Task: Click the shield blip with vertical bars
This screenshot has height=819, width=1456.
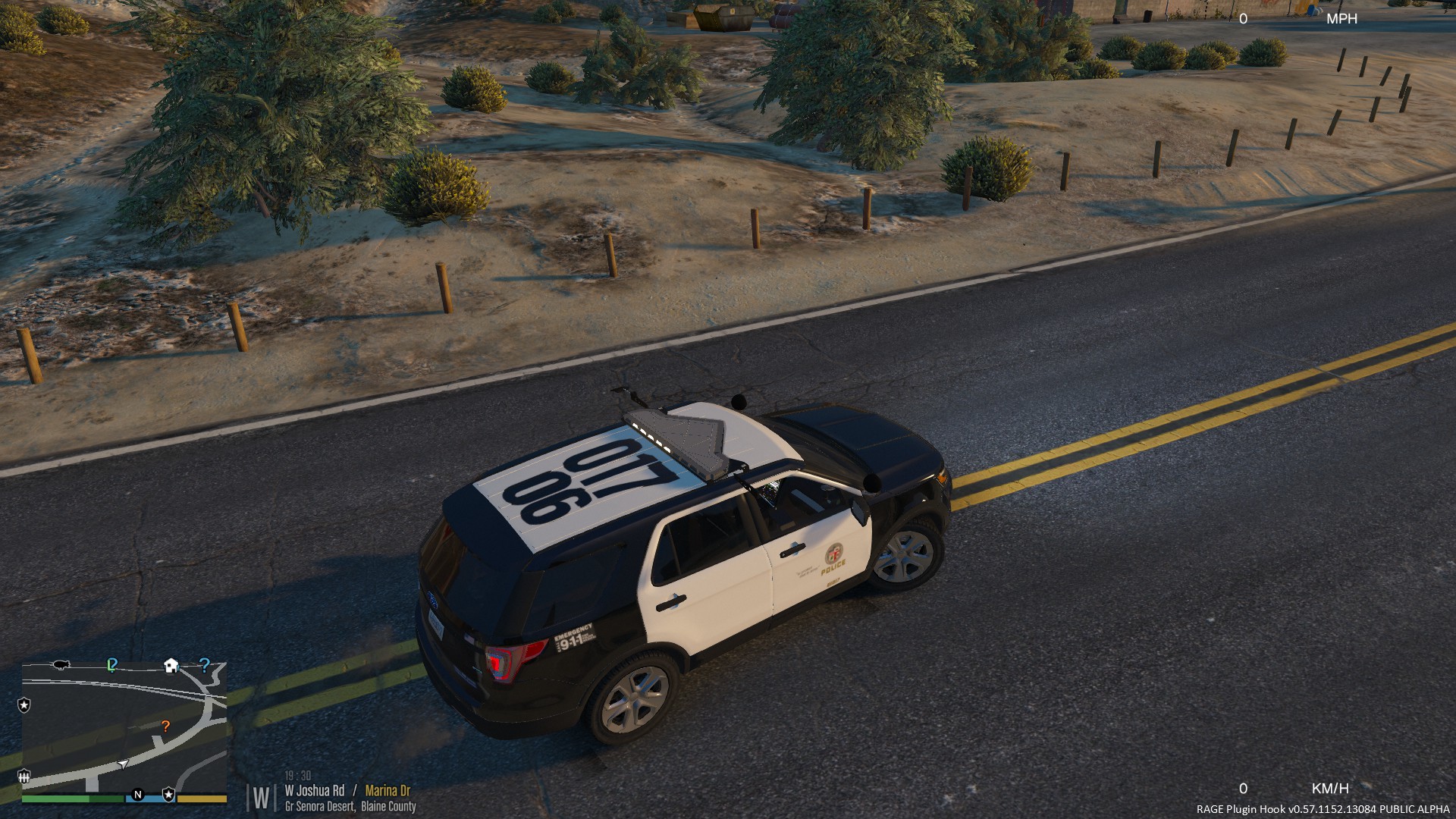Action: [x=24, y=776]
